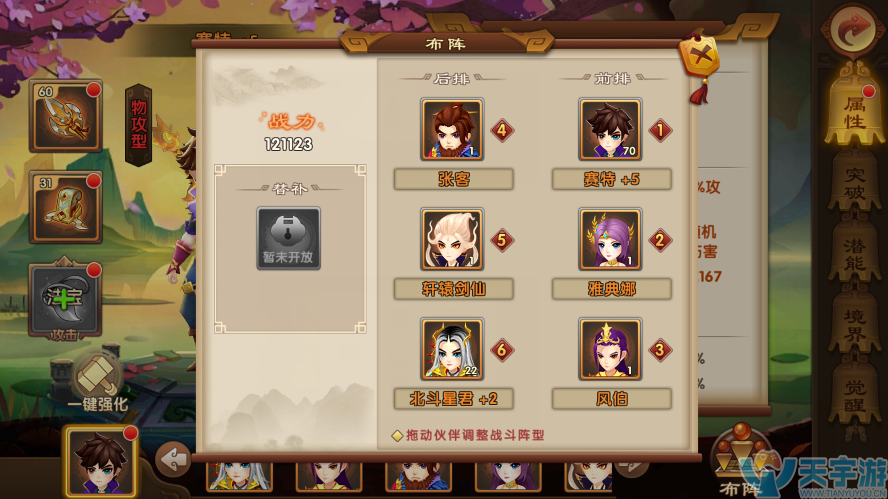The height and width of the screenshot is (499, 888).
Task: Click the locked 暂未开放 substitute slot
Action: (x=289, y=239)
